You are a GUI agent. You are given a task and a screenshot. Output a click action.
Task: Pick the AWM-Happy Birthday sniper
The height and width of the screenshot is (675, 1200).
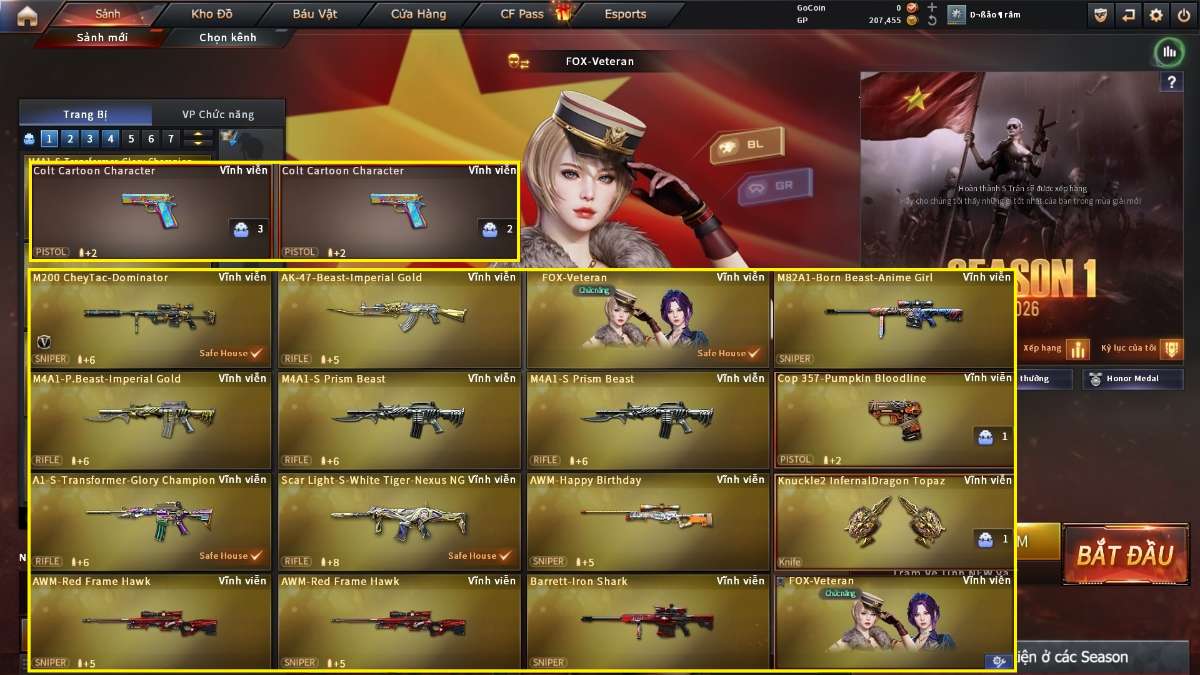pos(647,521)
